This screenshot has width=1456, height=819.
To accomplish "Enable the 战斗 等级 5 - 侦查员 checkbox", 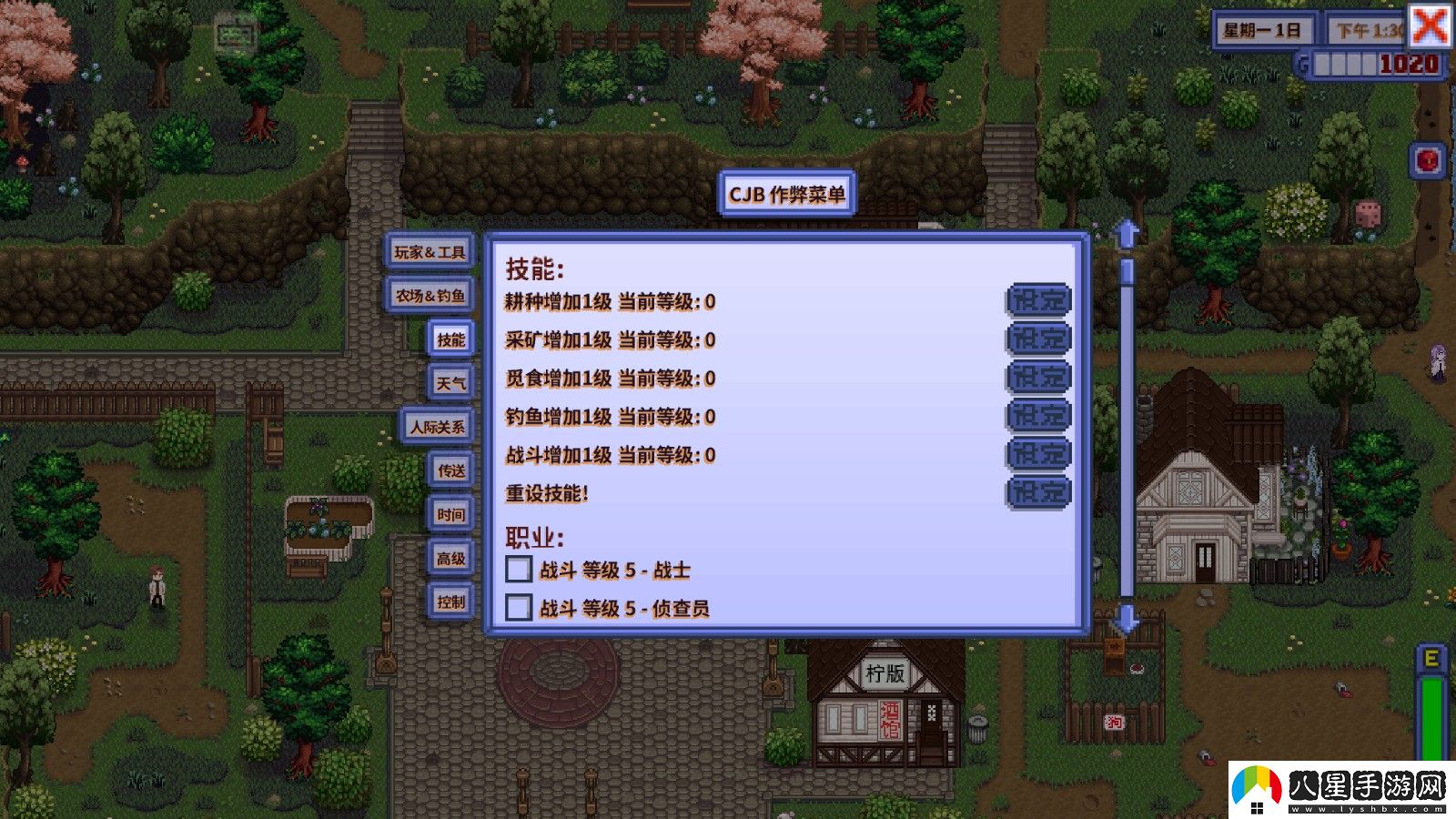I will click(519, 607).
